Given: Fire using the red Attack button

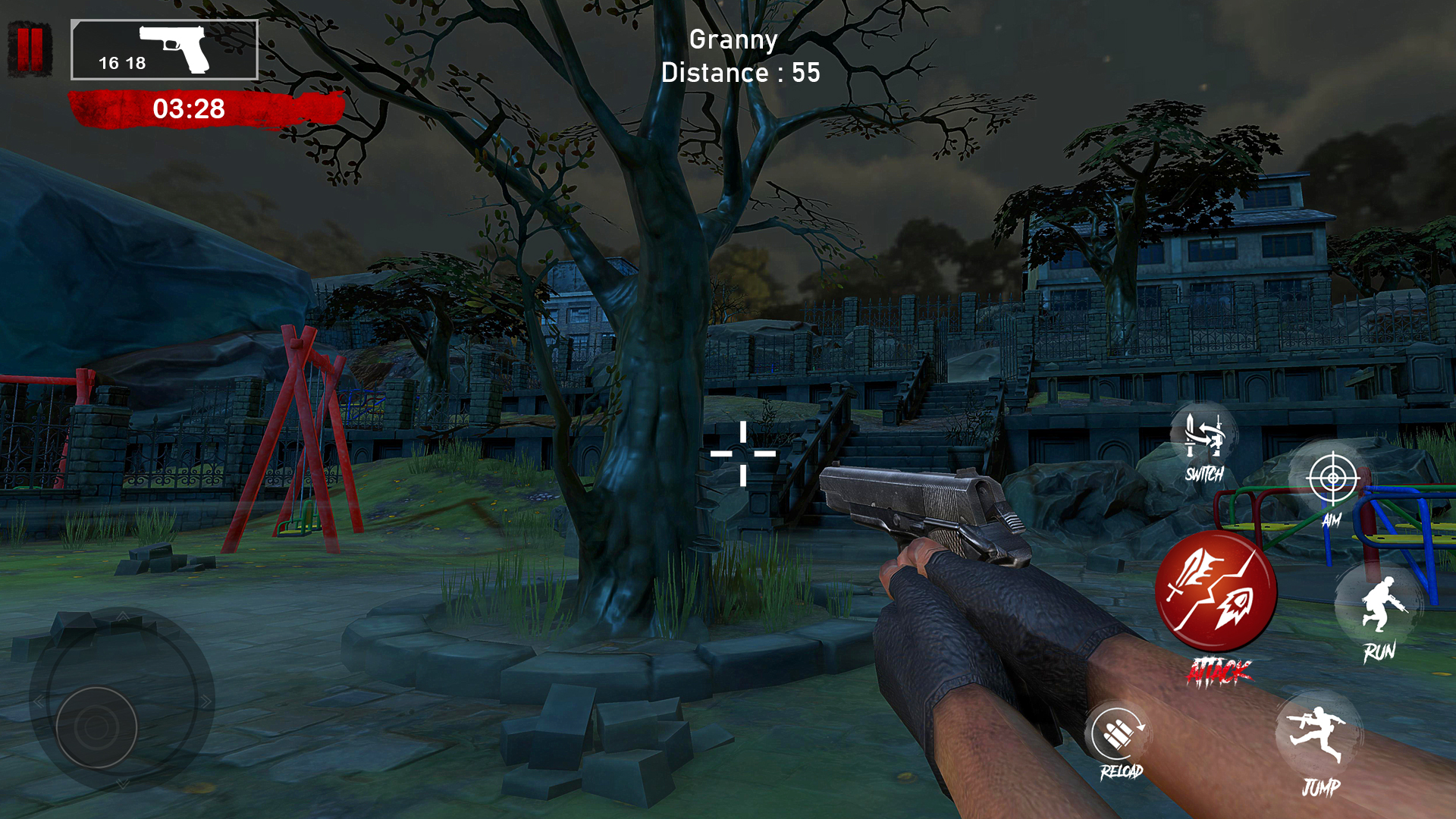Looking at the screenshot, I should [1216, 593].
